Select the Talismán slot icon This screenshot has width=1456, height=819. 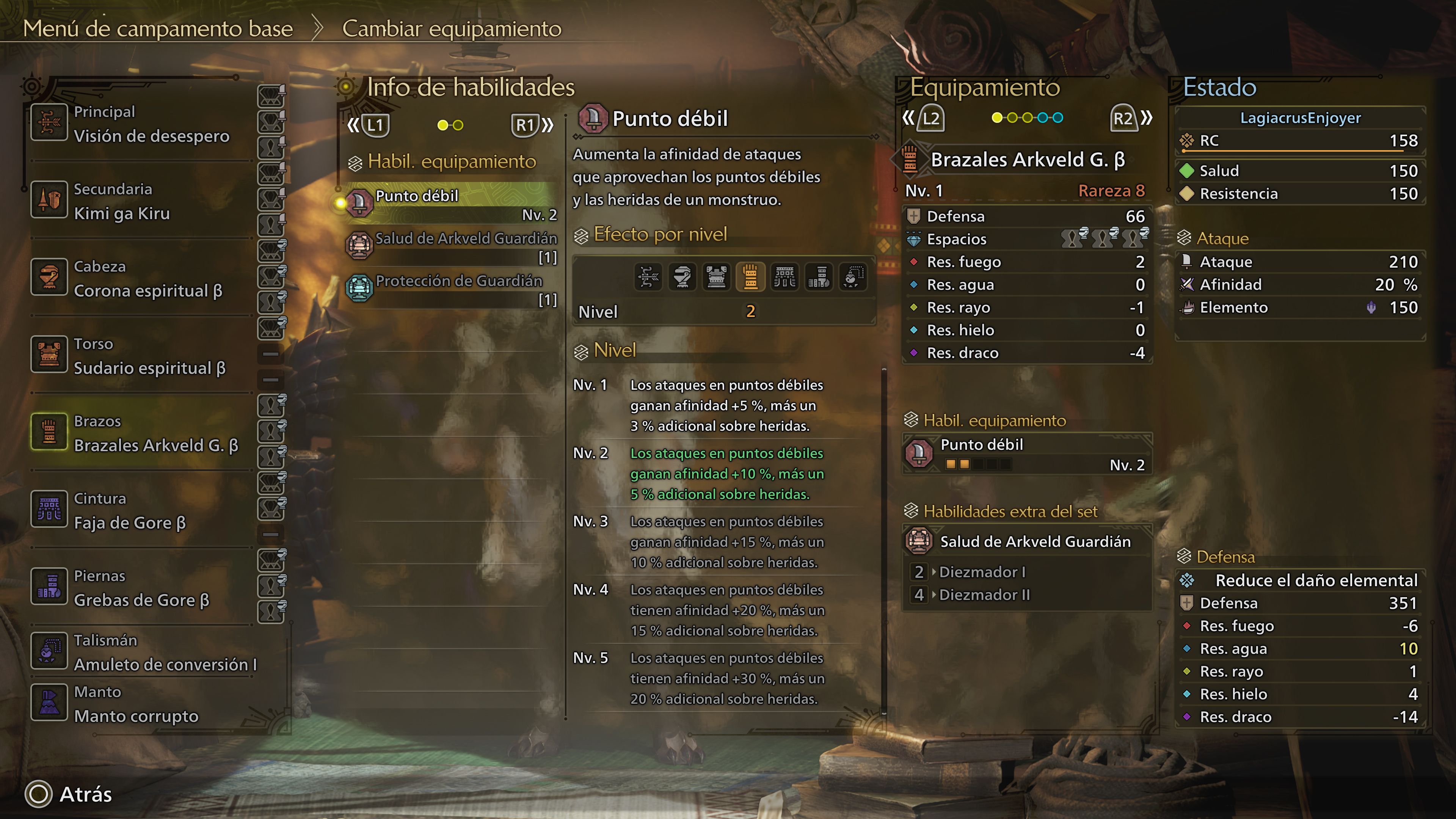tap(49, 651)
